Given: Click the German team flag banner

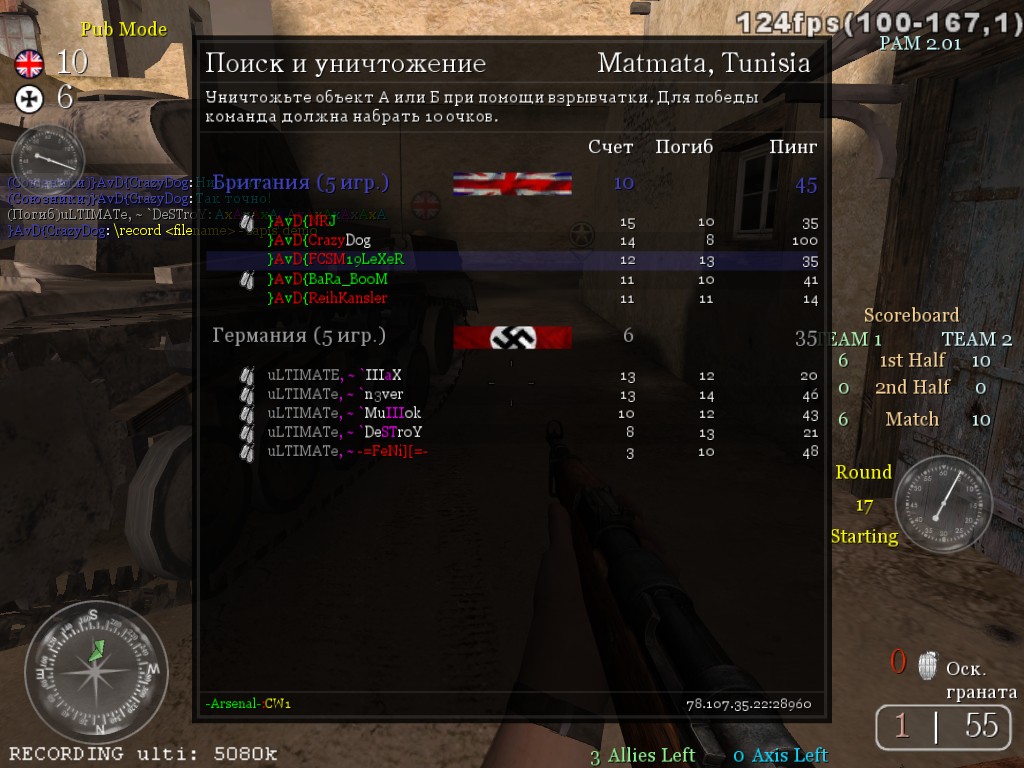Looking at the screenshot, I should 512,337.
